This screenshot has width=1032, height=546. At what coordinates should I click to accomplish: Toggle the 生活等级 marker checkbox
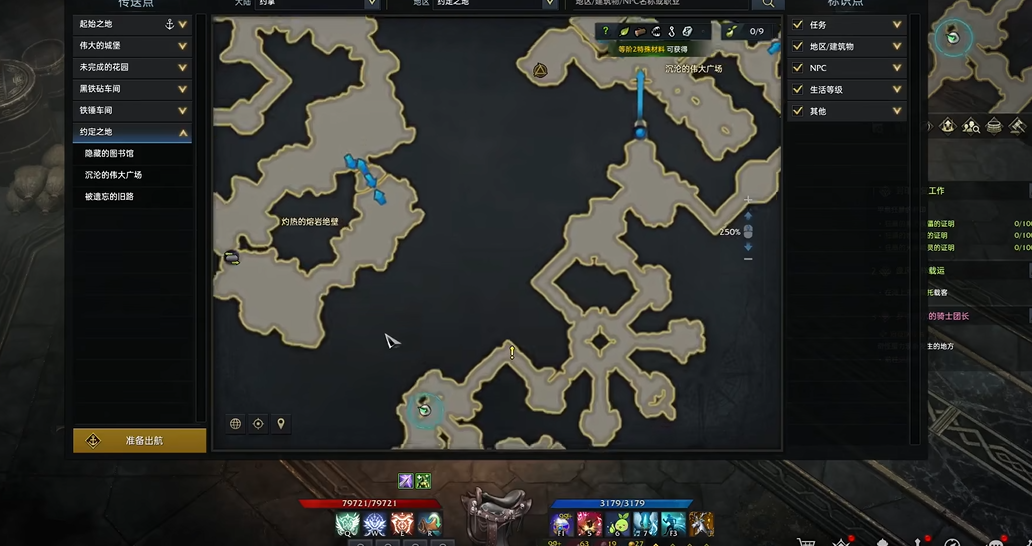click(x=798, y=90)
